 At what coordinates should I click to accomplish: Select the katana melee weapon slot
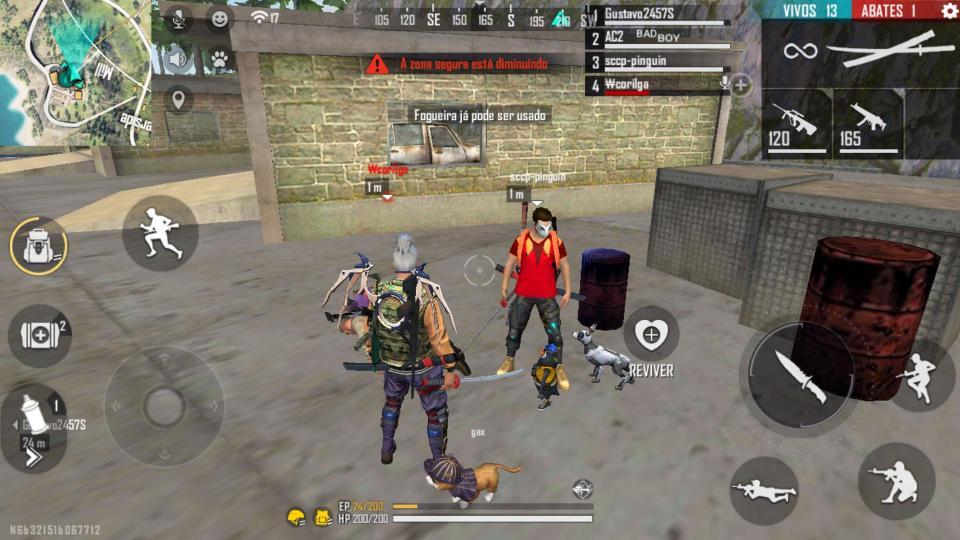(x=862, y=50)
